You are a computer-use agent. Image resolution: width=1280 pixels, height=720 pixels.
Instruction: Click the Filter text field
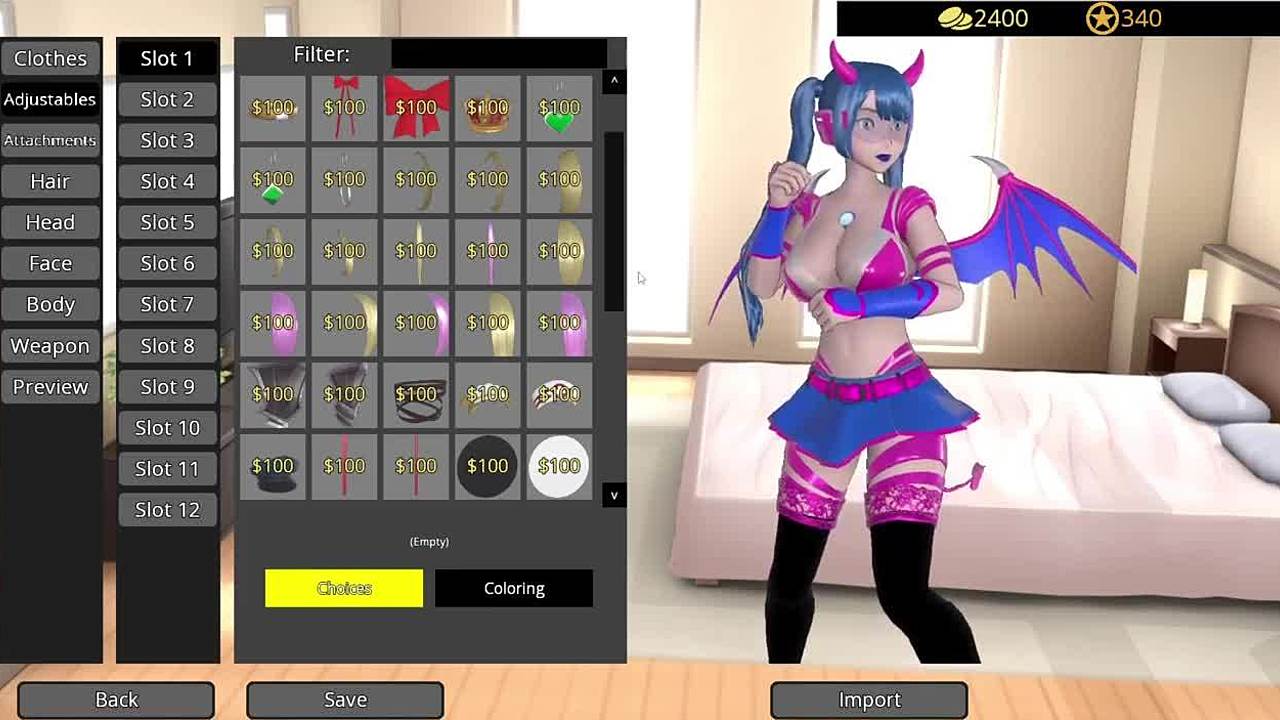point(498,54)
